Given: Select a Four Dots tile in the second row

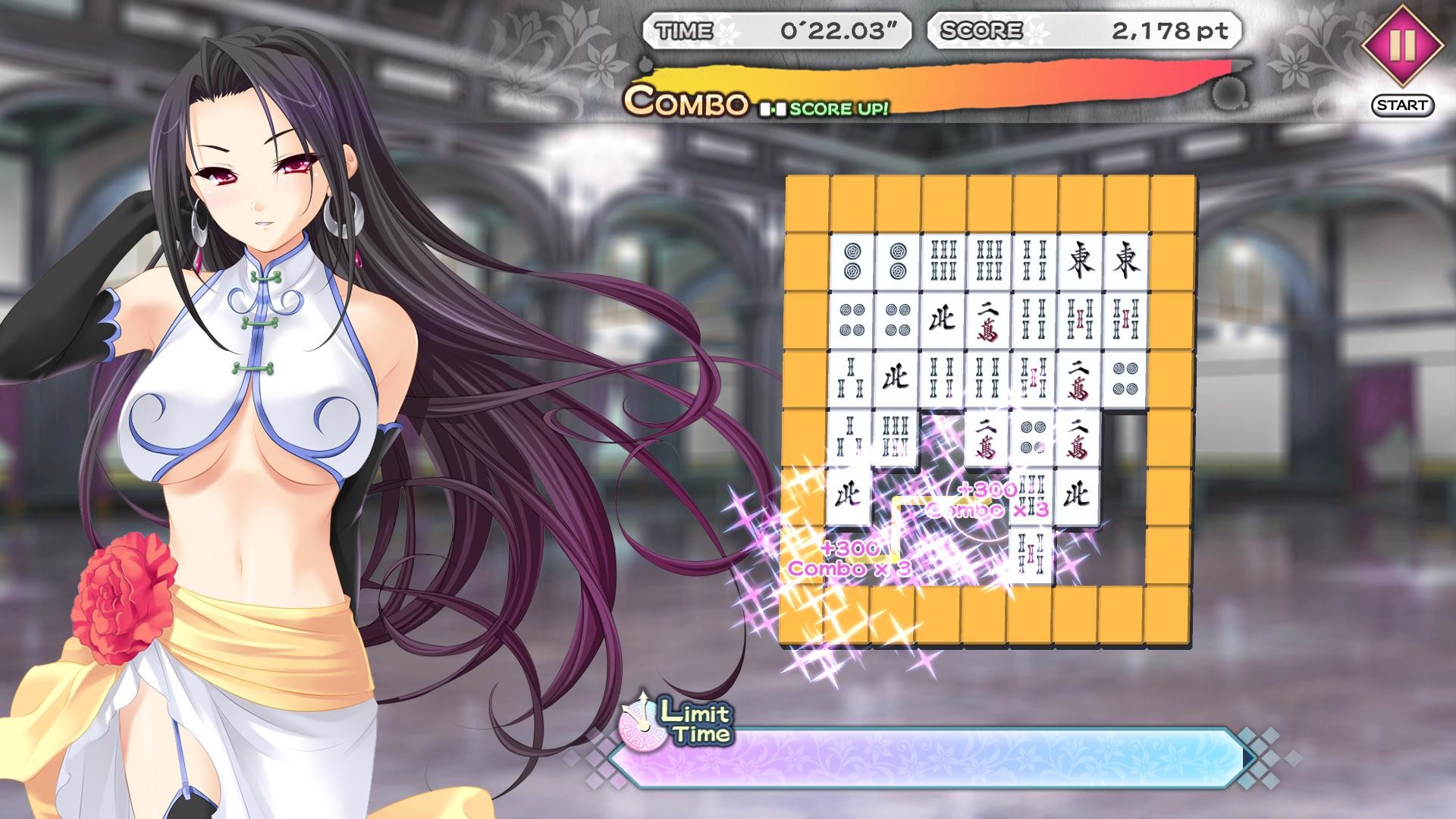Looking at the screenshot, I should click(852, 319).
